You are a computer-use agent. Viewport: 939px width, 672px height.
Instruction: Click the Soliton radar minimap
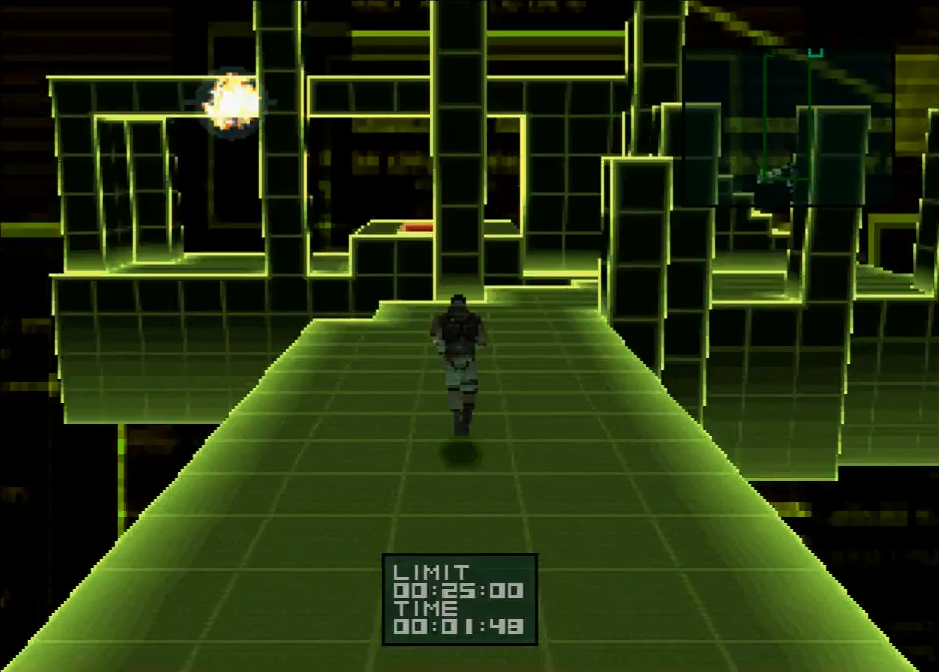pyautogui.click(x=788, y=127)
